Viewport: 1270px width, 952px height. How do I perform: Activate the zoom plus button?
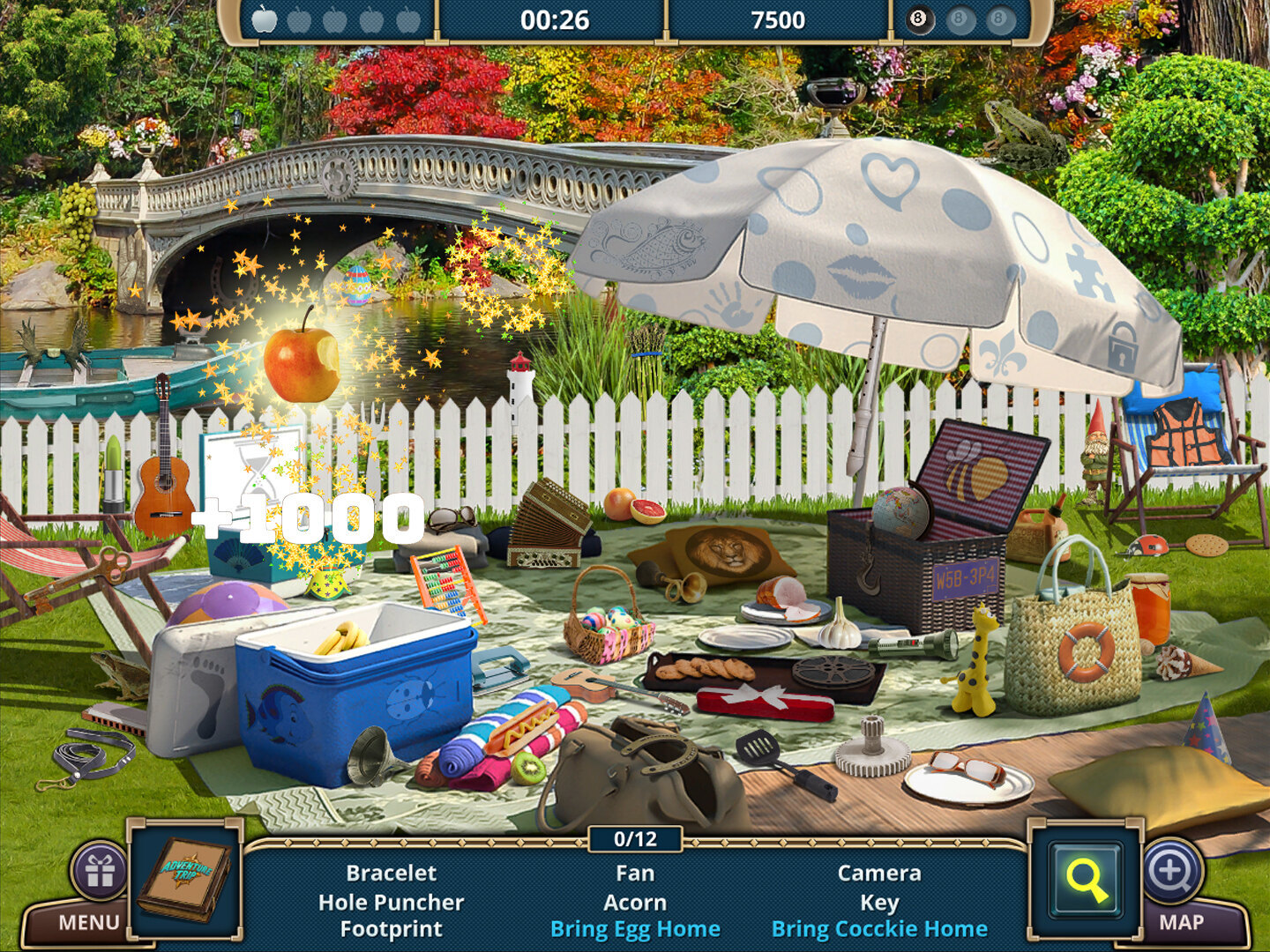coord(1170,871)
